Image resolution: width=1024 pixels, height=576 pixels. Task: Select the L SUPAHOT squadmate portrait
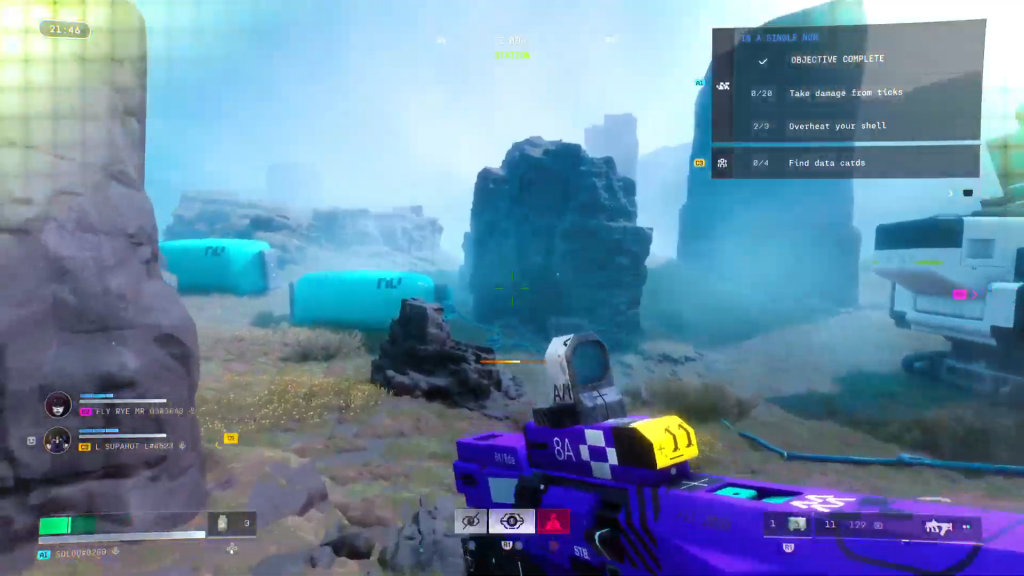coord(57,439)
